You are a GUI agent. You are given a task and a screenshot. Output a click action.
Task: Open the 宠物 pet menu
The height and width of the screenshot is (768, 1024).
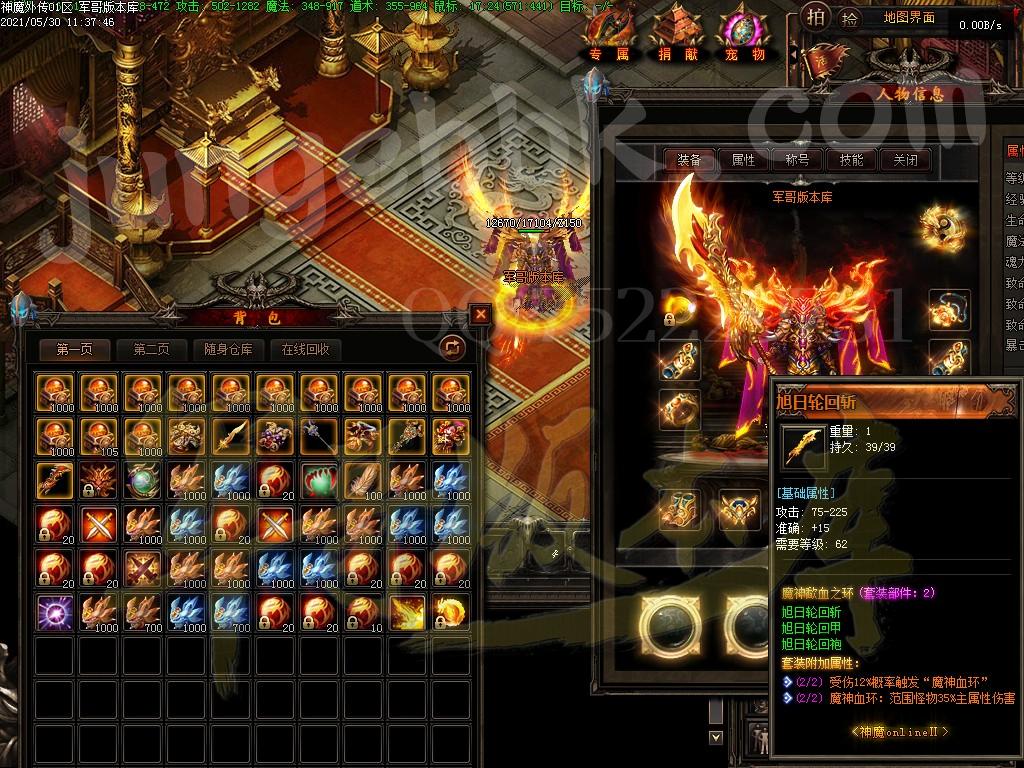tap(744, 38)
